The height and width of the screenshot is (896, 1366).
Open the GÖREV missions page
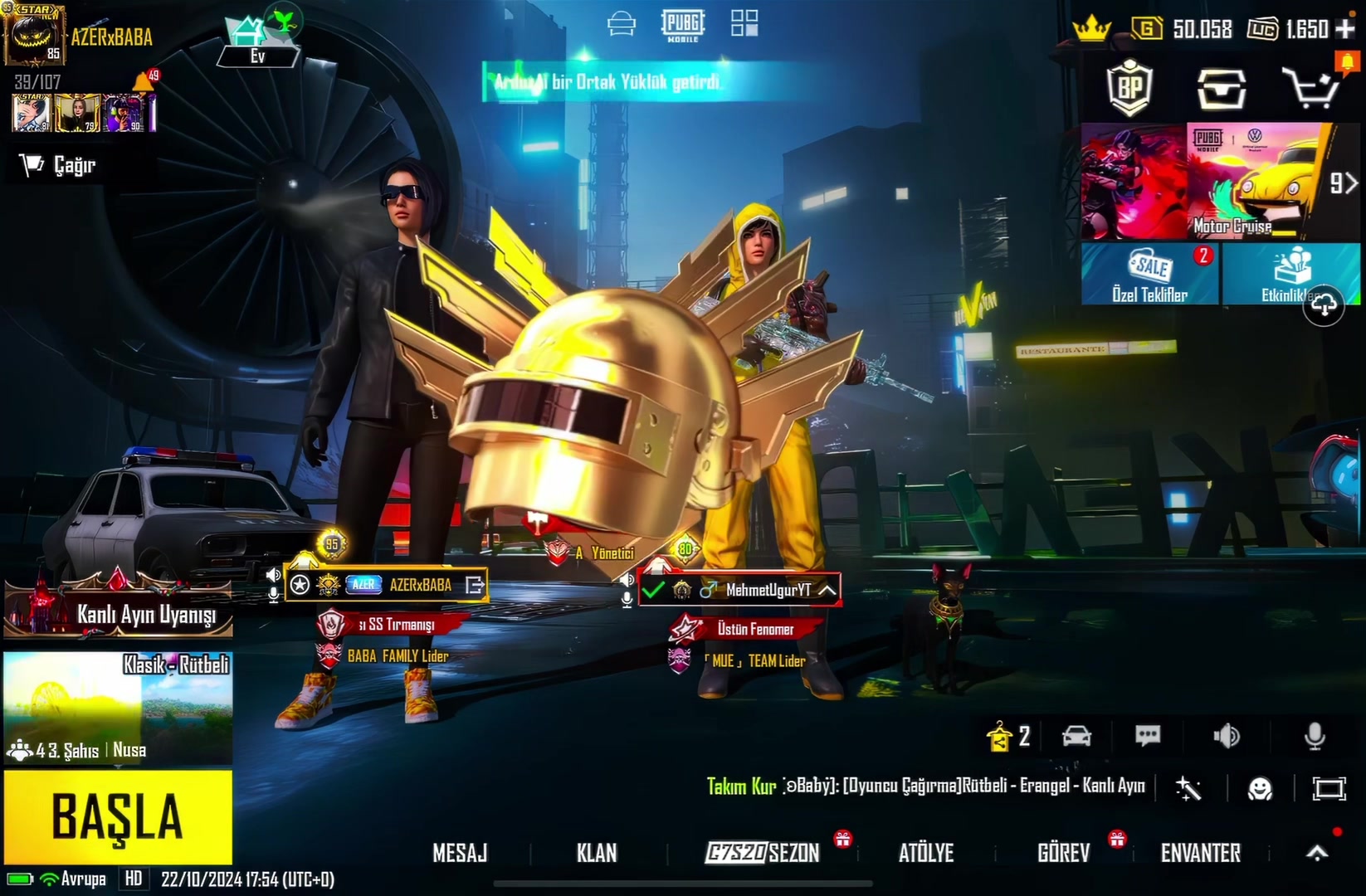point(1063,853)
